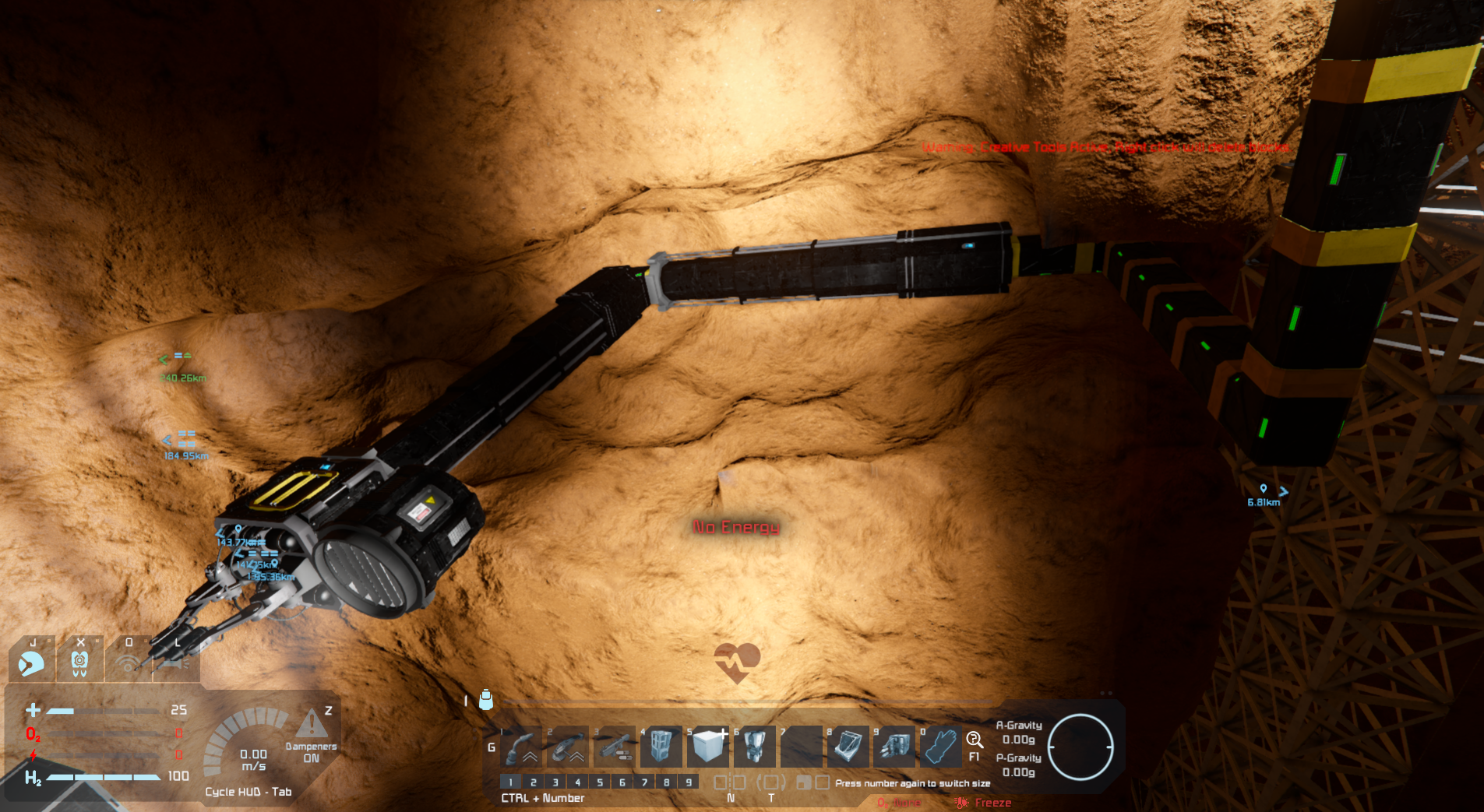Select the window frame block in slot 4

pos(661,746)
